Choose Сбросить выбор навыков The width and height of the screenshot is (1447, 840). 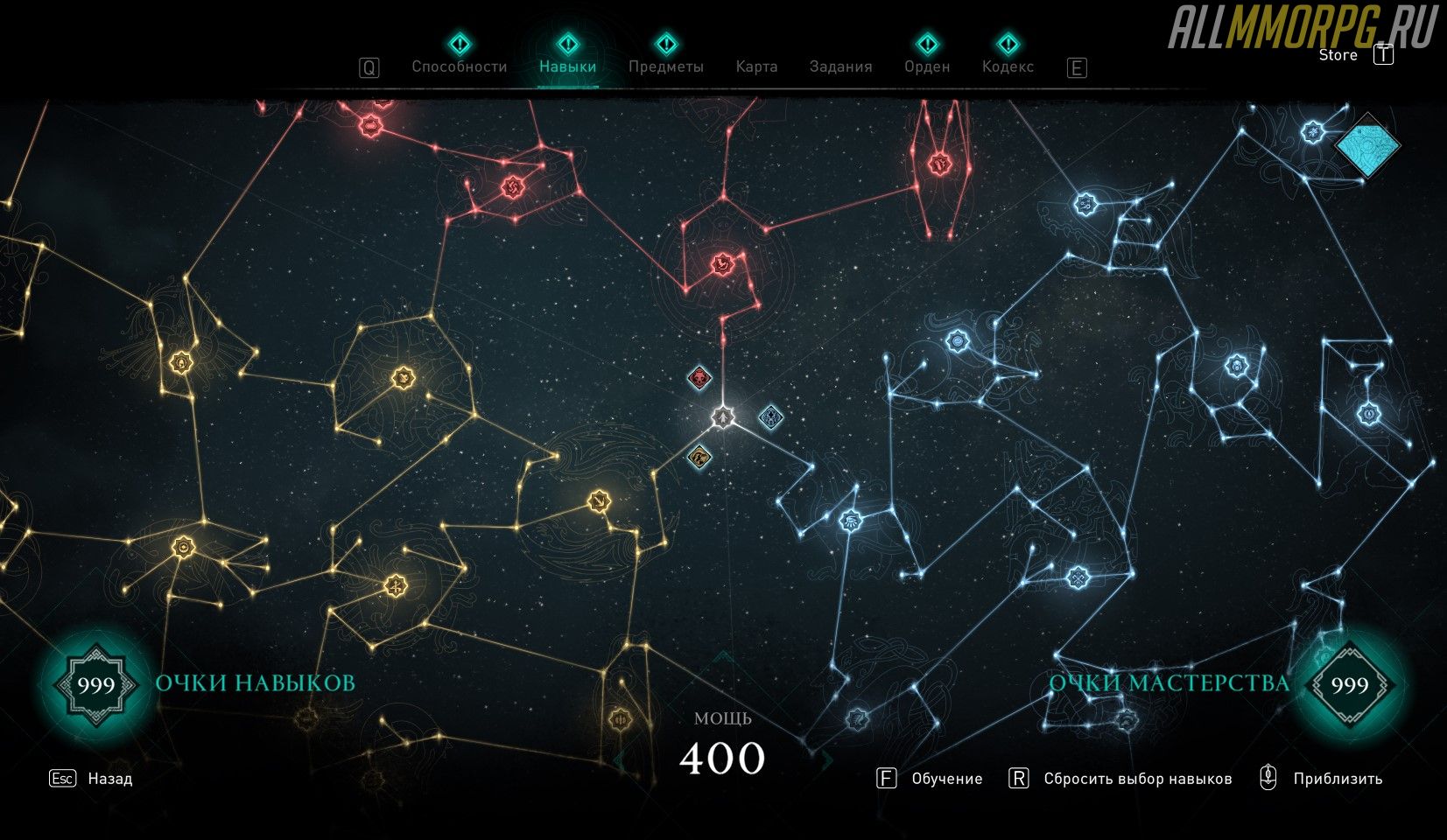pyautogui.click(x=1137, y=779)
